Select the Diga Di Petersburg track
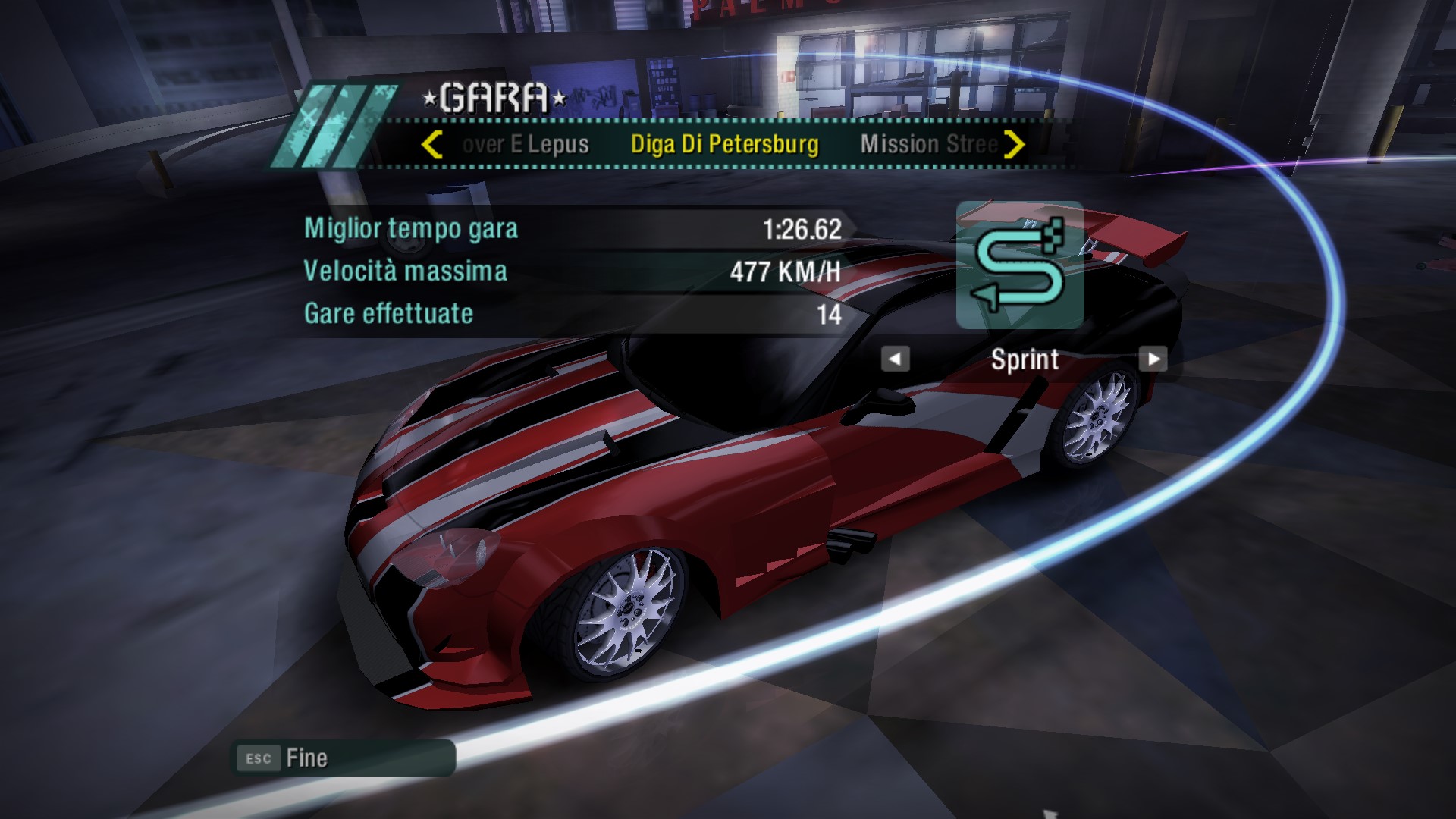The width and height of the screenshot is (1456, 819). coord(724,144)
